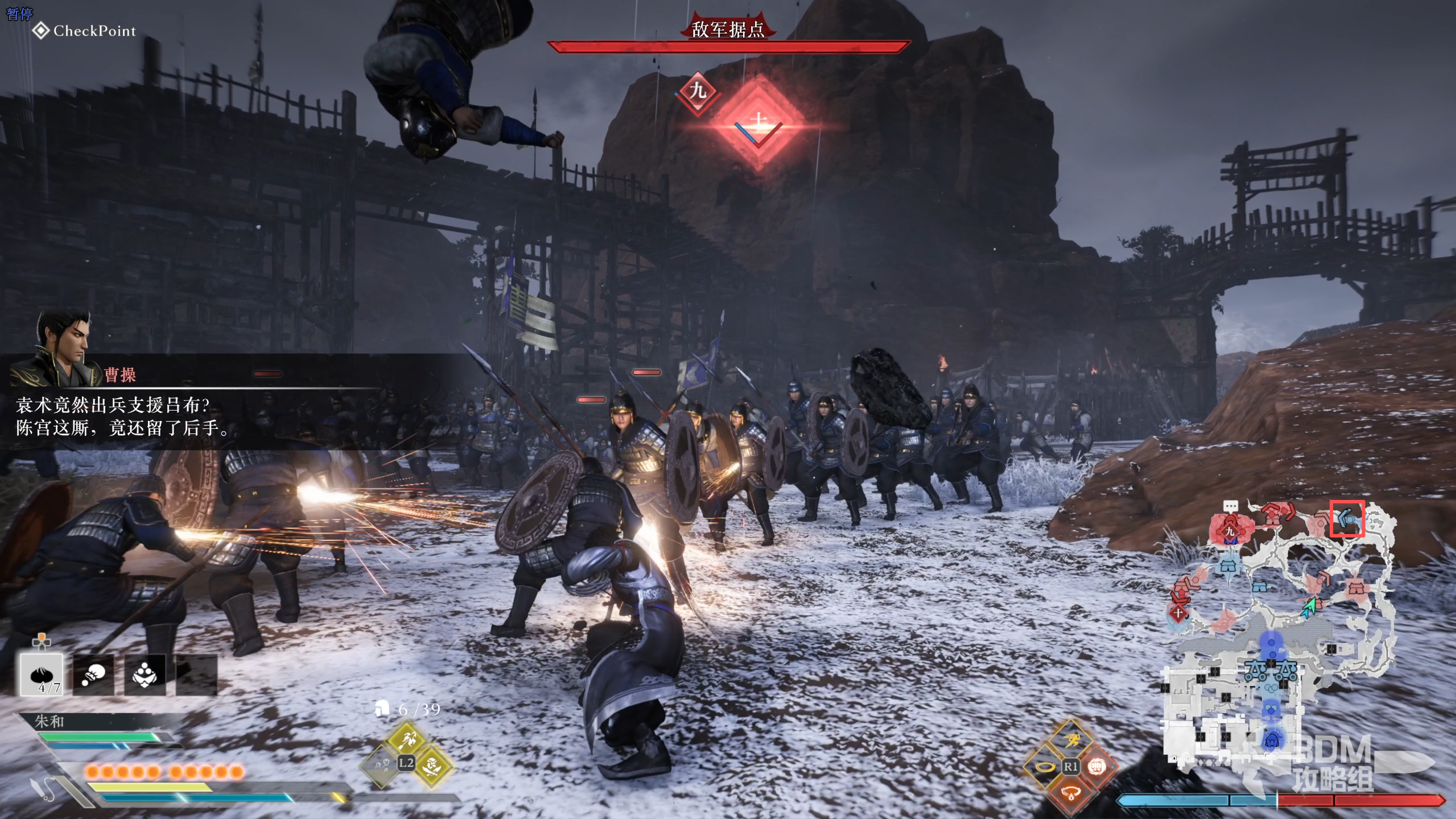Screen dimensions: 1456x819
Task: Click the red 九 diamond target marker
Action: (698, 91)
